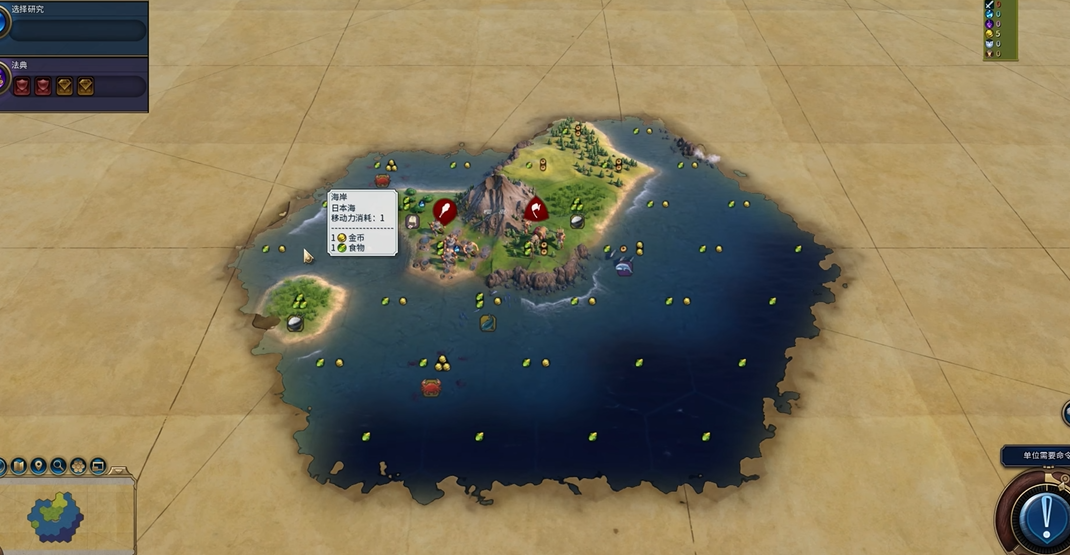Viewport: 1070px width, 555px height.
Task: Open the map pin marker tool
Action: [38, 466]
